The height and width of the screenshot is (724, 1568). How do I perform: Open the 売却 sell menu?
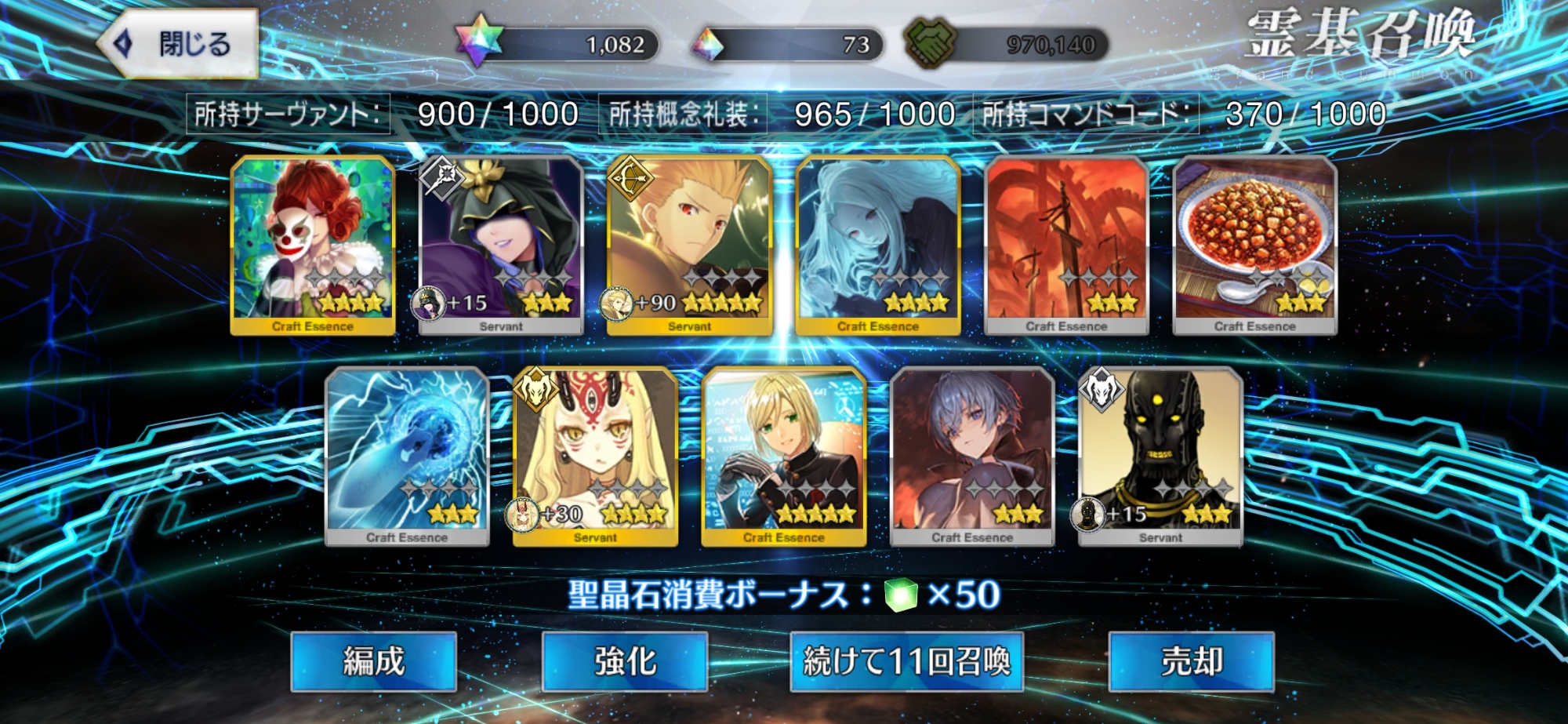(x=1191, y=661)
